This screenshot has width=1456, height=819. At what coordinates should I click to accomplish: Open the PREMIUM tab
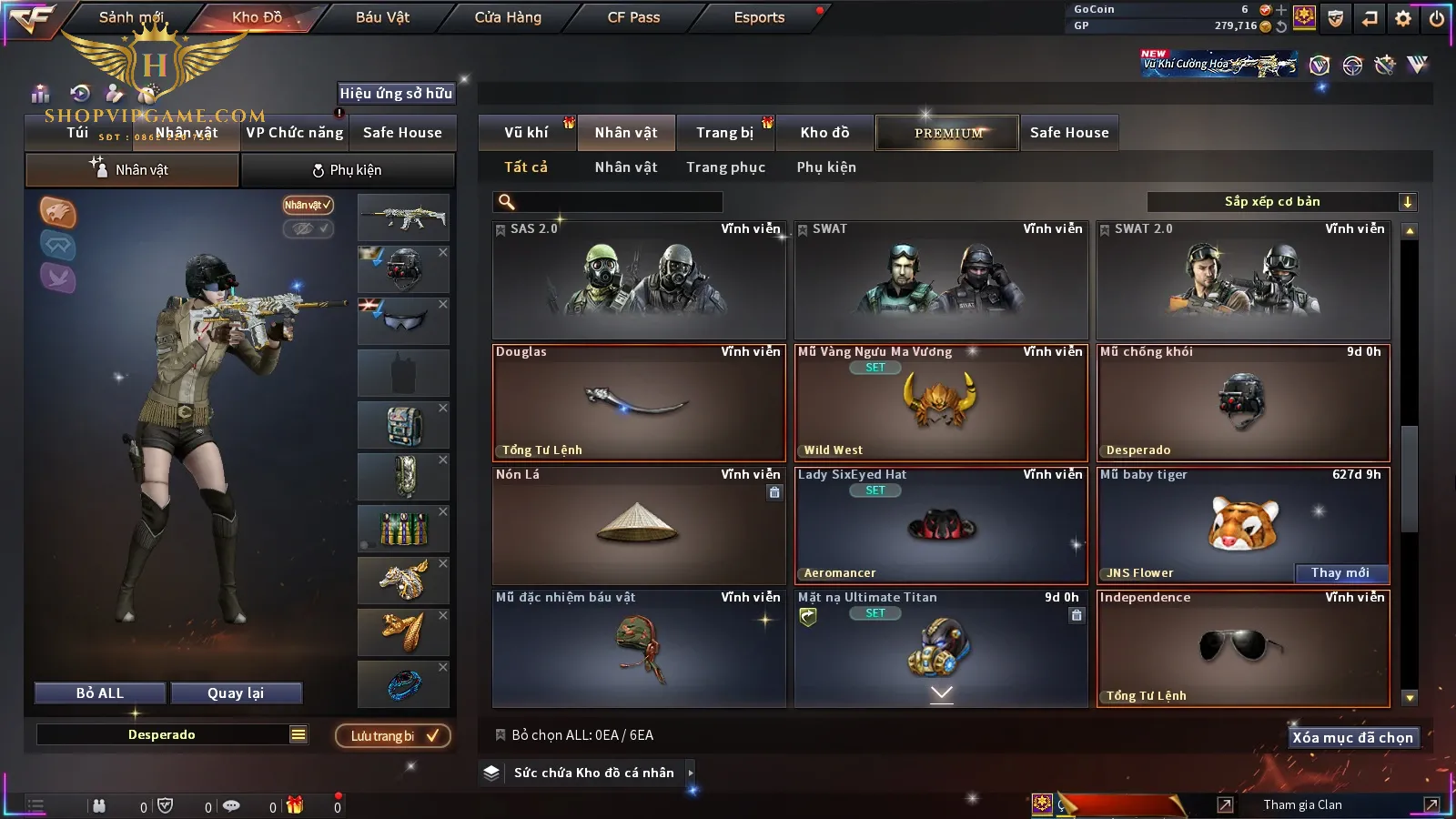[x=948, y=133]
